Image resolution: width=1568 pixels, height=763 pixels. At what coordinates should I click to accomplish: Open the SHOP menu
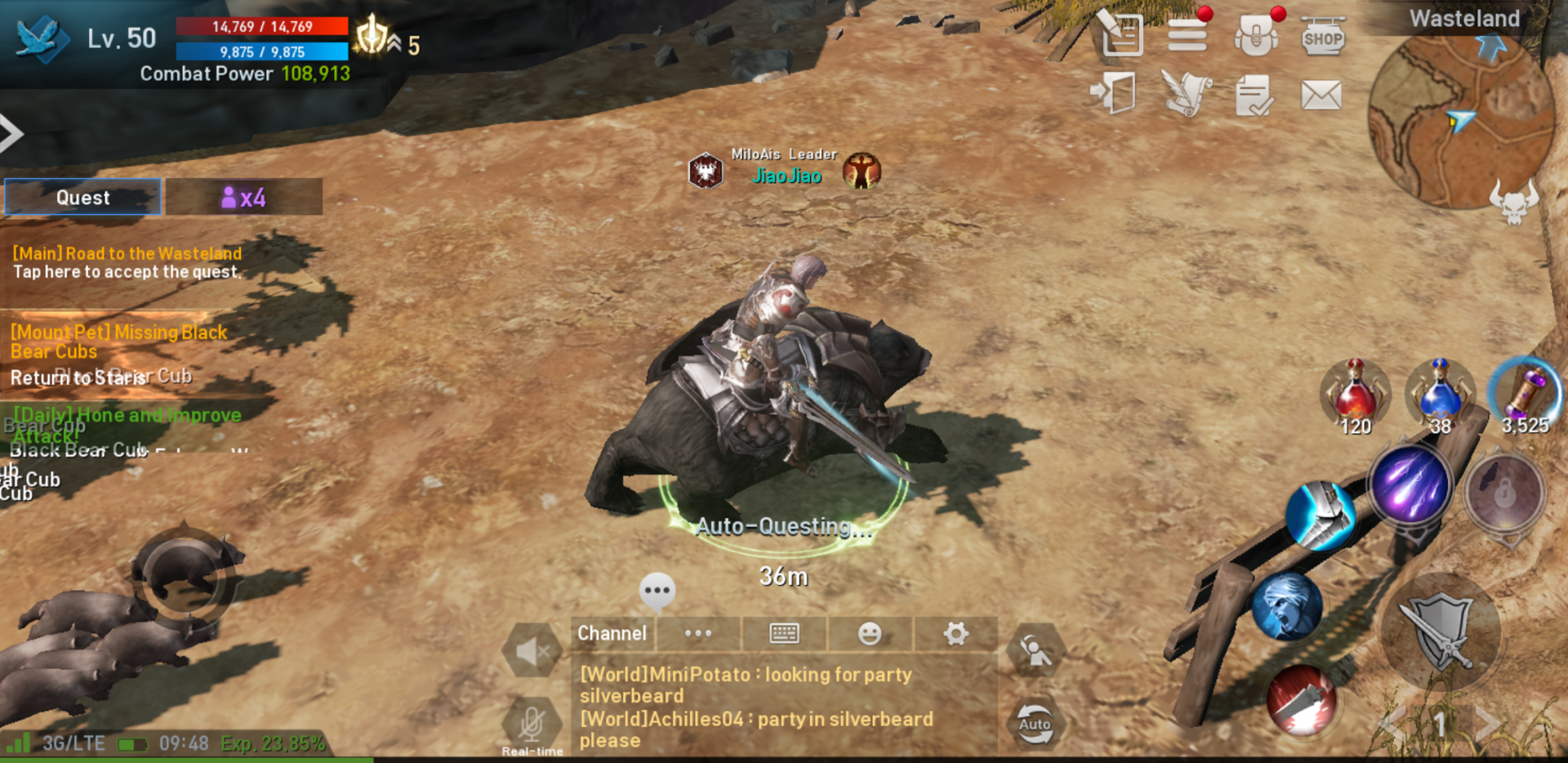[1322, 37]
